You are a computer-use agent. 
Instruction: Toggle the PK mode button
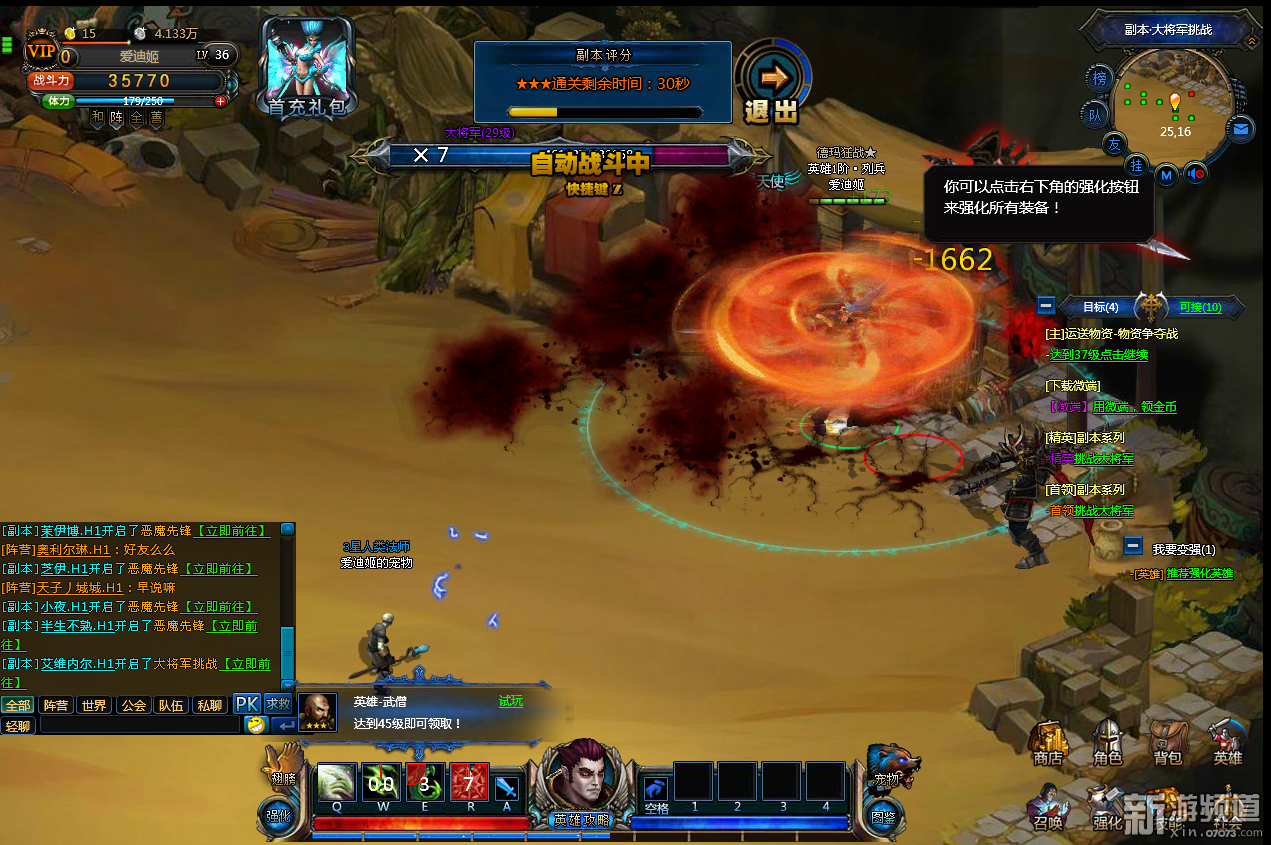(247, 704)
